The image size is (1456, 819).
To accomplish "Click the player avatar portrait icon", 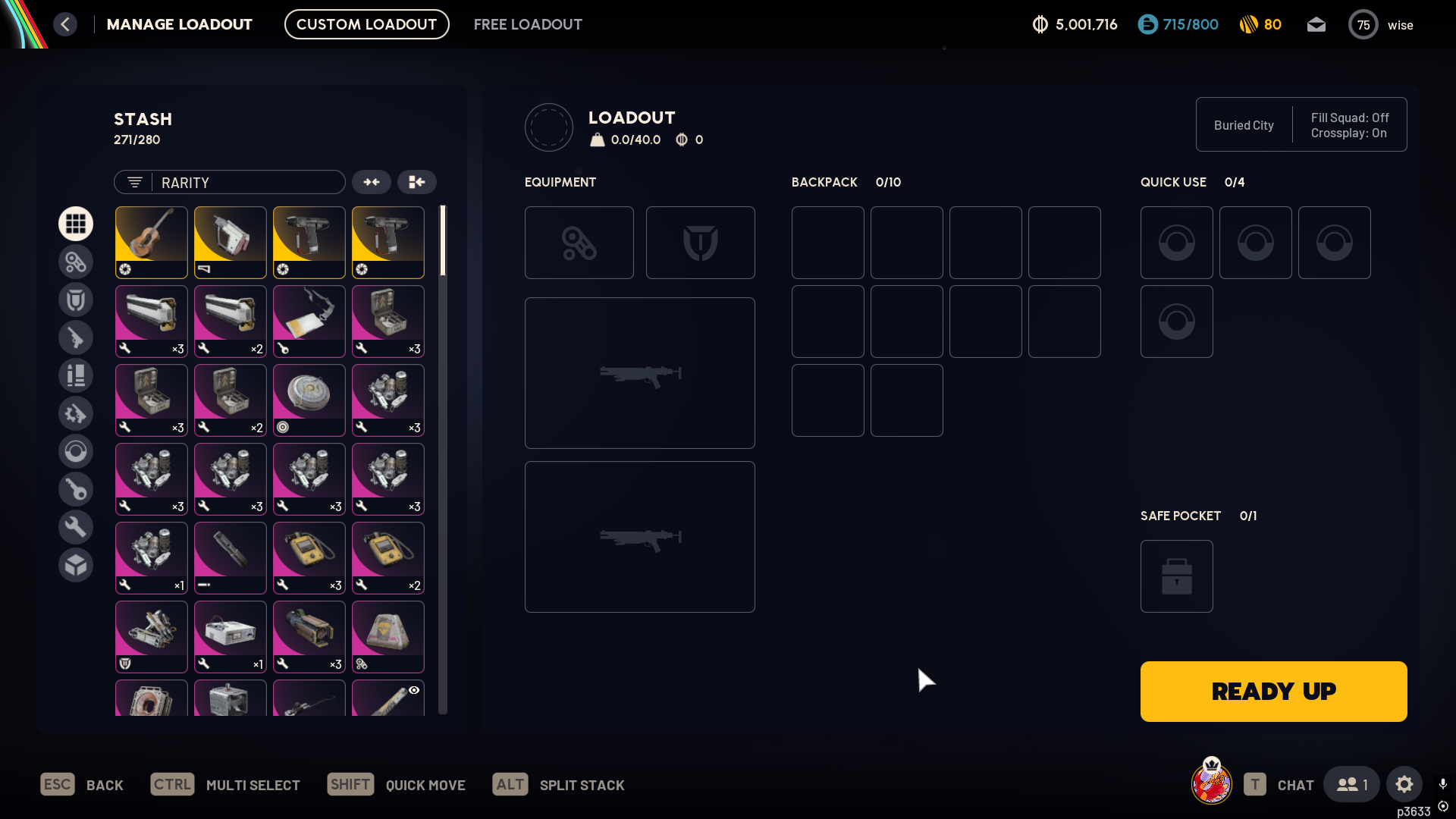I will pyautogui.click(x=1211, y=783).
